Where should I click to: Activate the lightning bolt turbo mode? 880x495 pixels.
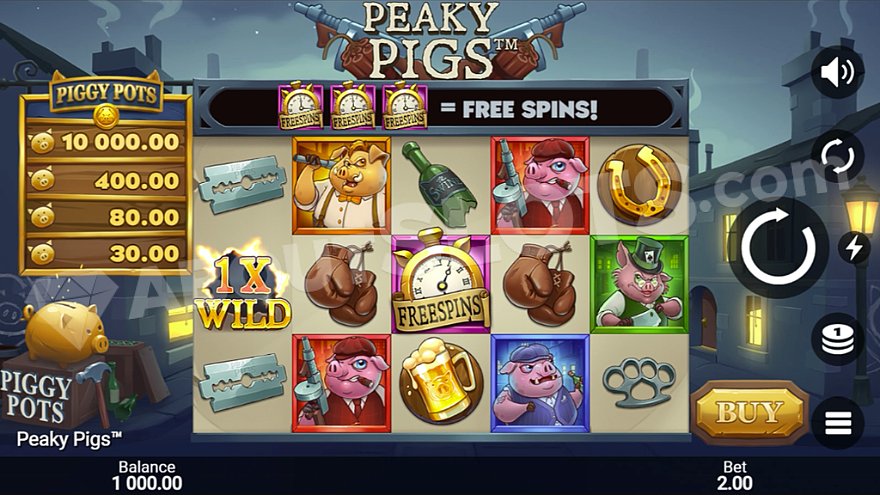click(x=854, y=247)
